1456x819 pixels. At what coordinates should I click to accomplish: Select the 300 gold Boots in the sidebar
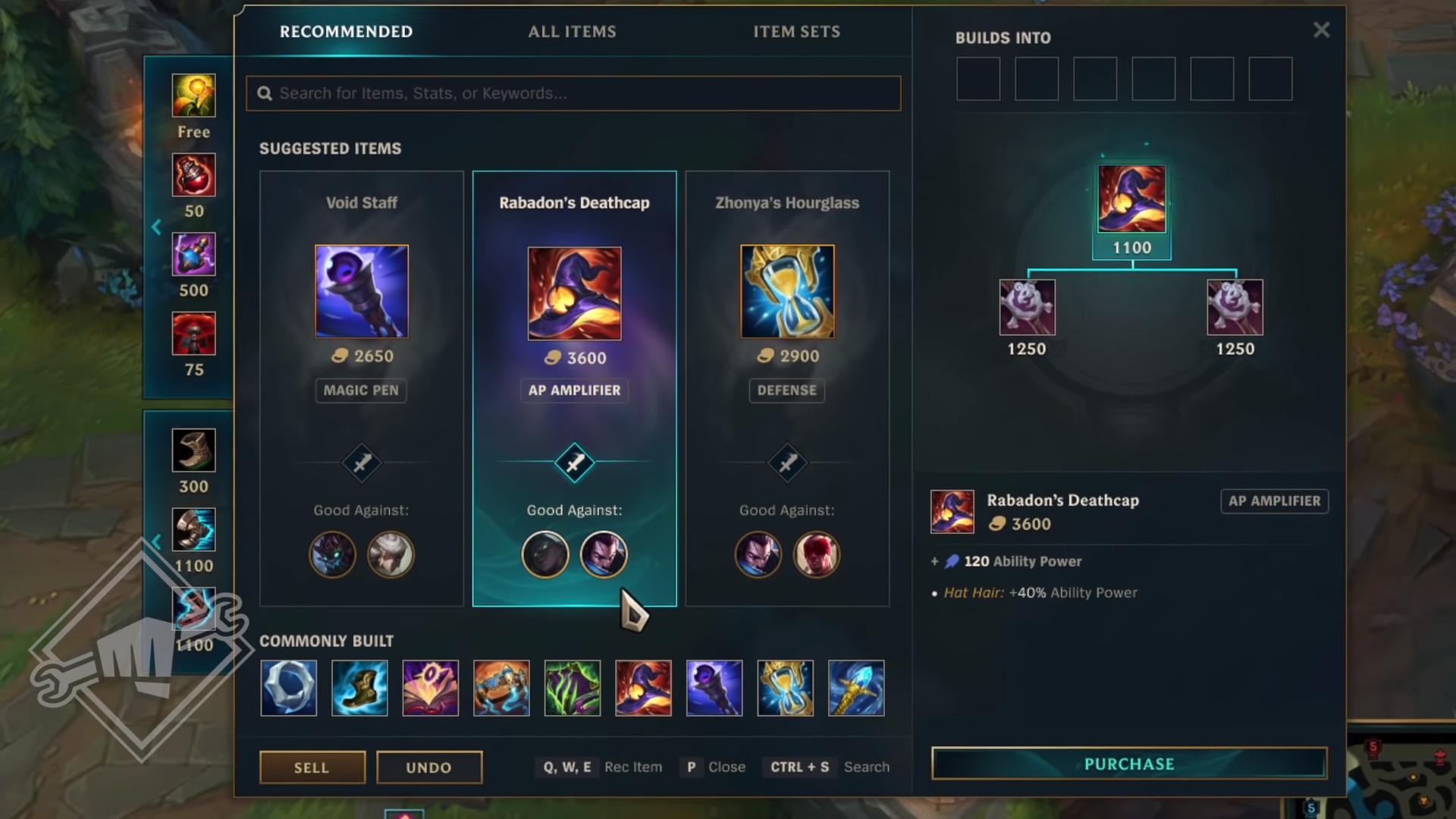coord(193,449)
